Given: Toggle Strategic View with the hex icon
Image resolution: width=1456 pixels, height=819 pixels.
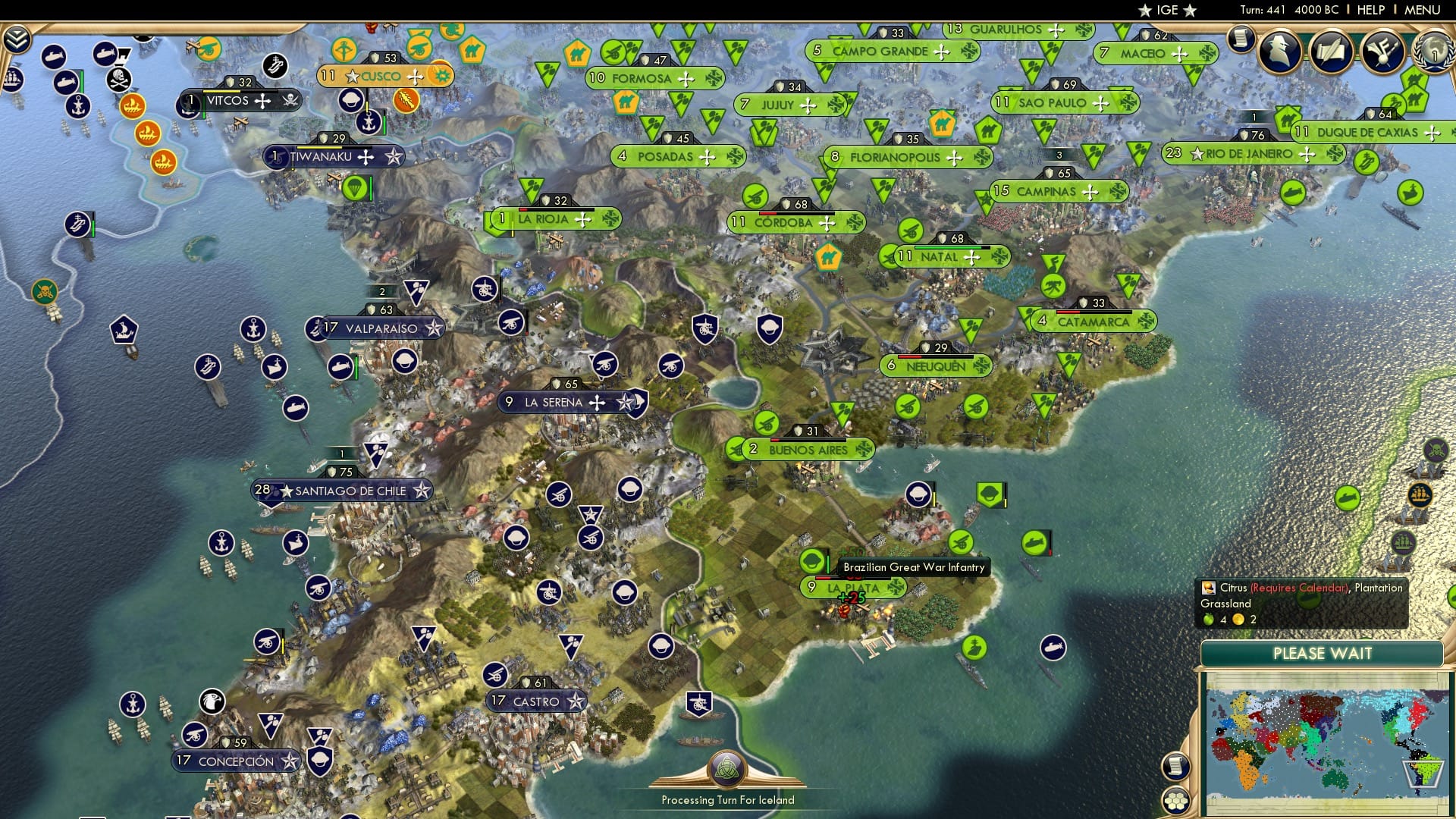Looking at the screenshot, I should coord(1175,801).
